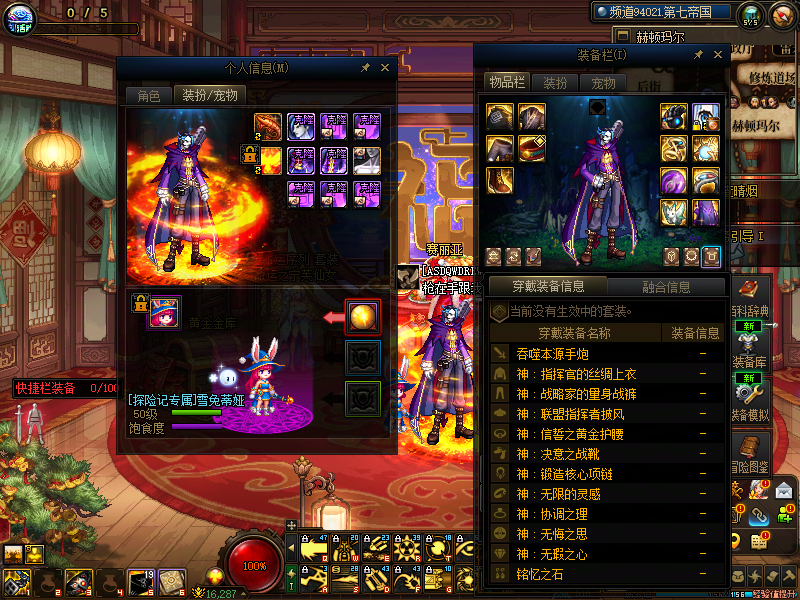Image resolution: width=800 pixels, height=600 pixels.
Task: Open the 装扮 tab in the equipment window
Action: tap(555, 83)
